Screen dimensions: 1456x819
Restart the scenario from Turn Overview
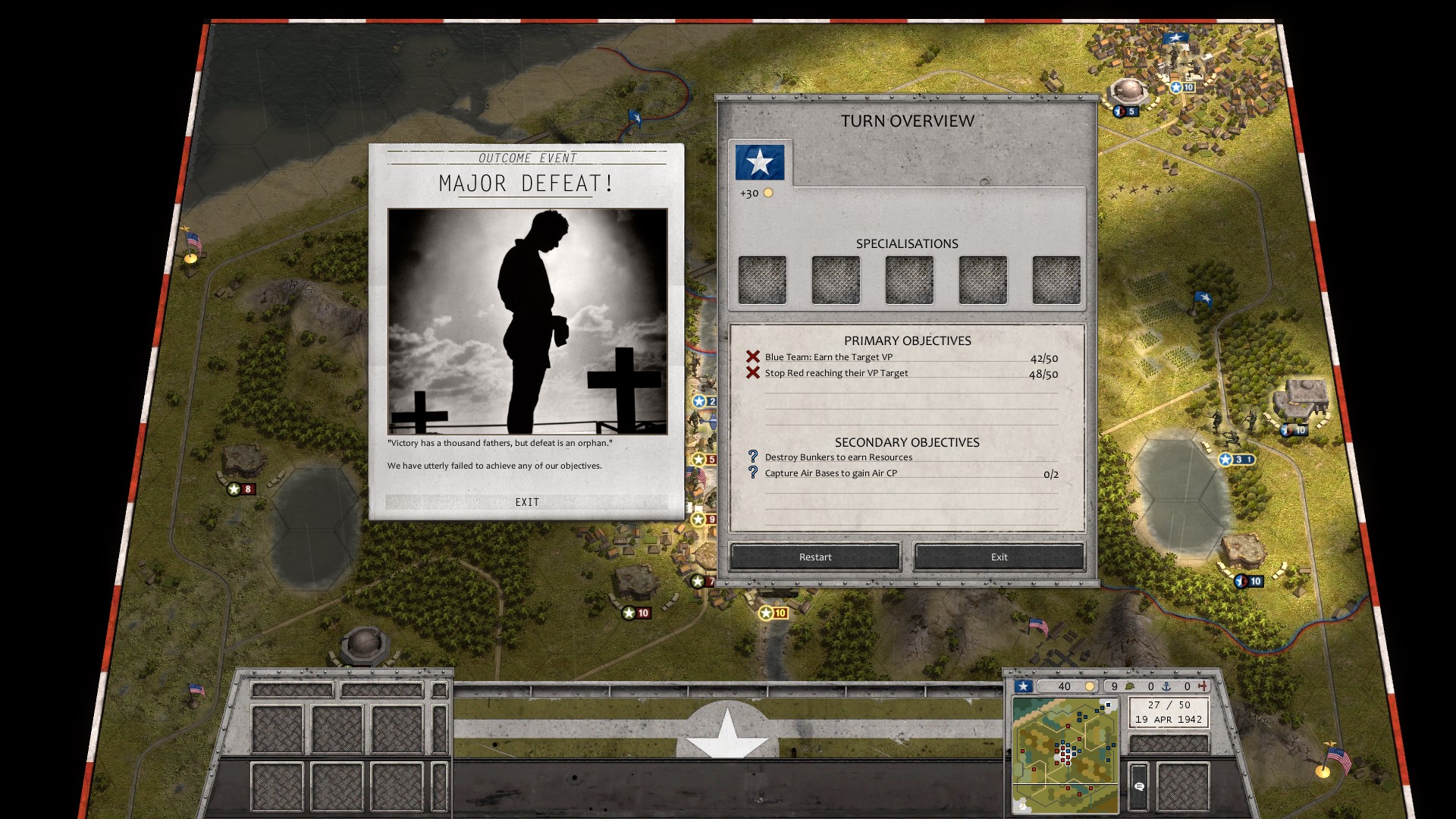pos(815,557)
